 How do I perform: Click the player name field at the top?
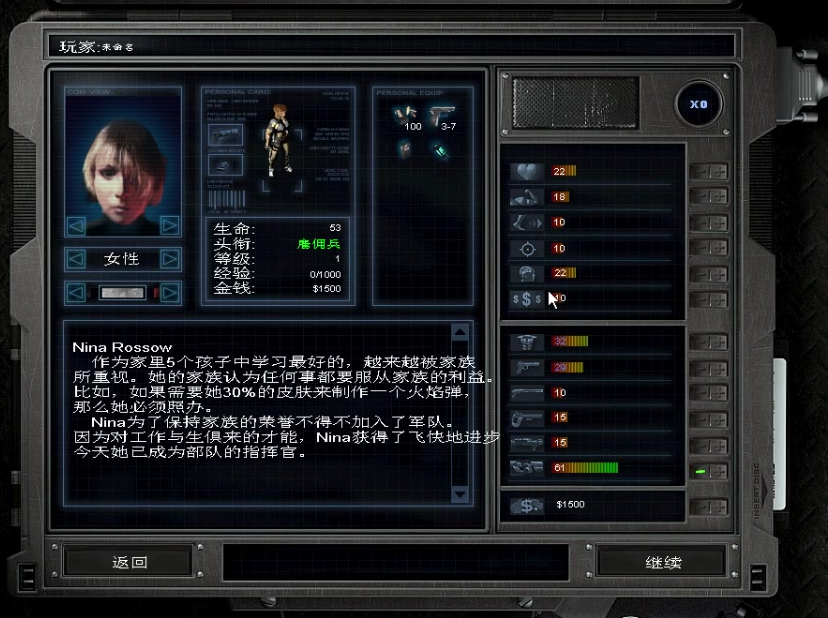coord(390,46)
